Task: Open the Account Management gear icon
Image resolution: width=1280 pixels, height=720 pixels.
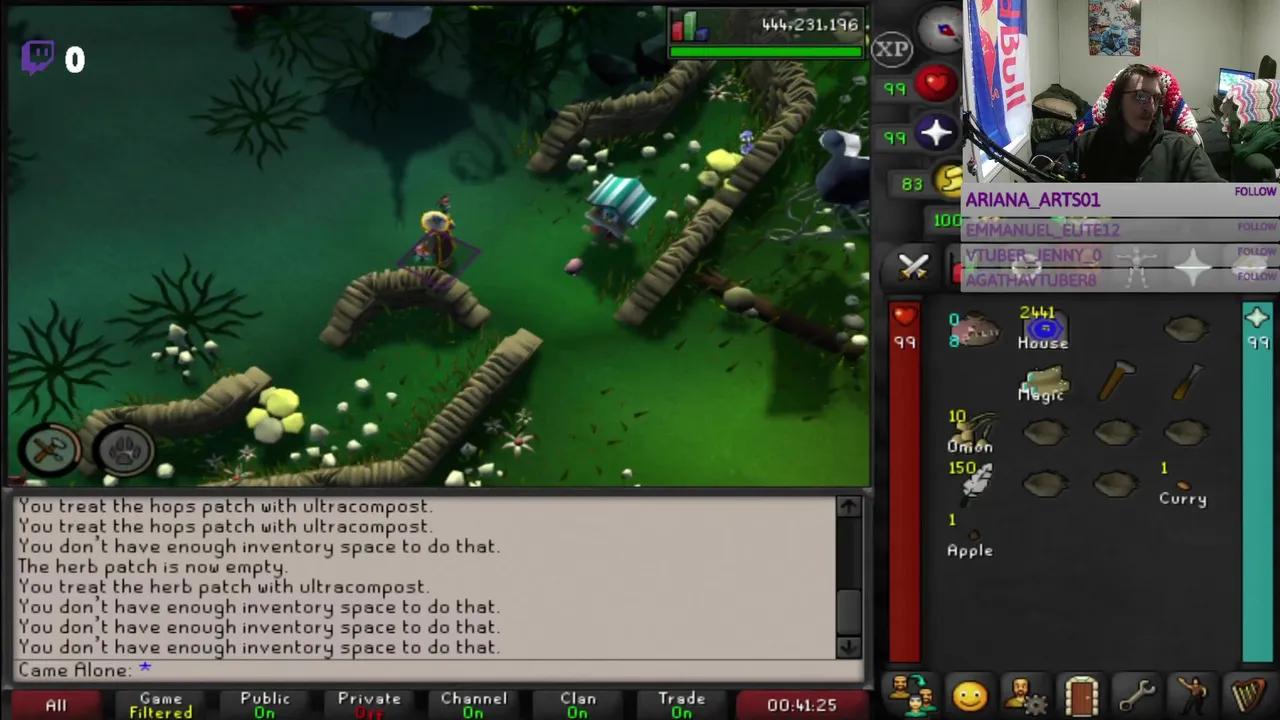Action: (x=1025, y=693)
